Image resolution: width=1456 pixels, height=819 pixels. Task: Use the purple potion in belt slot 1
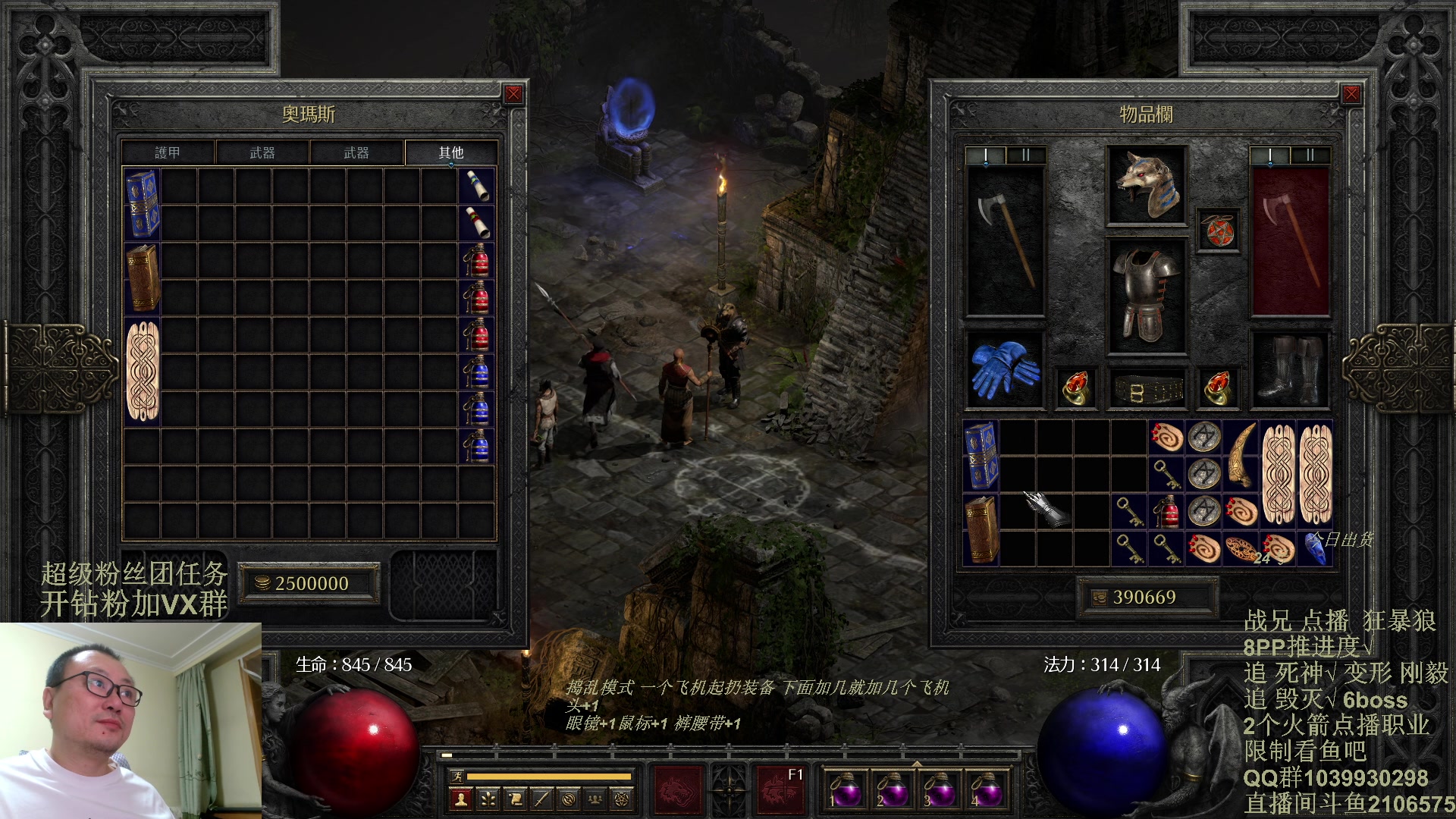pyautogui.click(x=845, y=790)
